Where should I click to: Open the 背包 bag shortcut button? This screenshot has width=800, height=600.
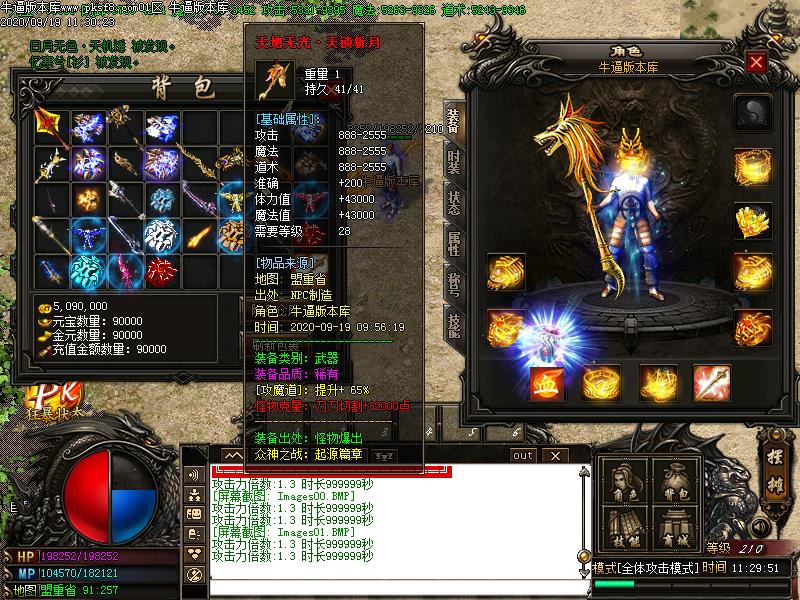click(x=676, y=484)
